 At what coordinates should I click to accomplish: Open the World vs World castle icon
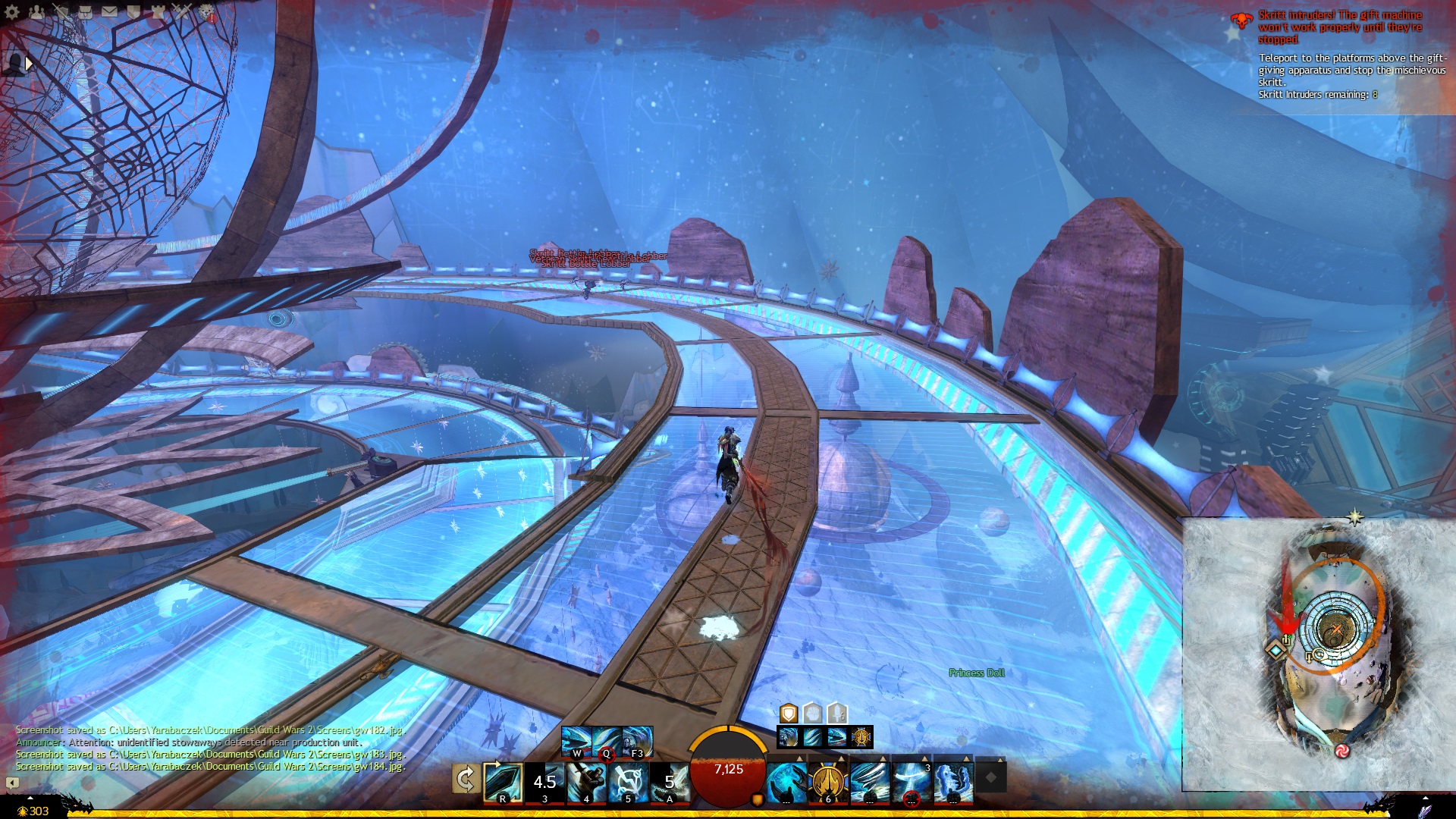coord(158,11)
